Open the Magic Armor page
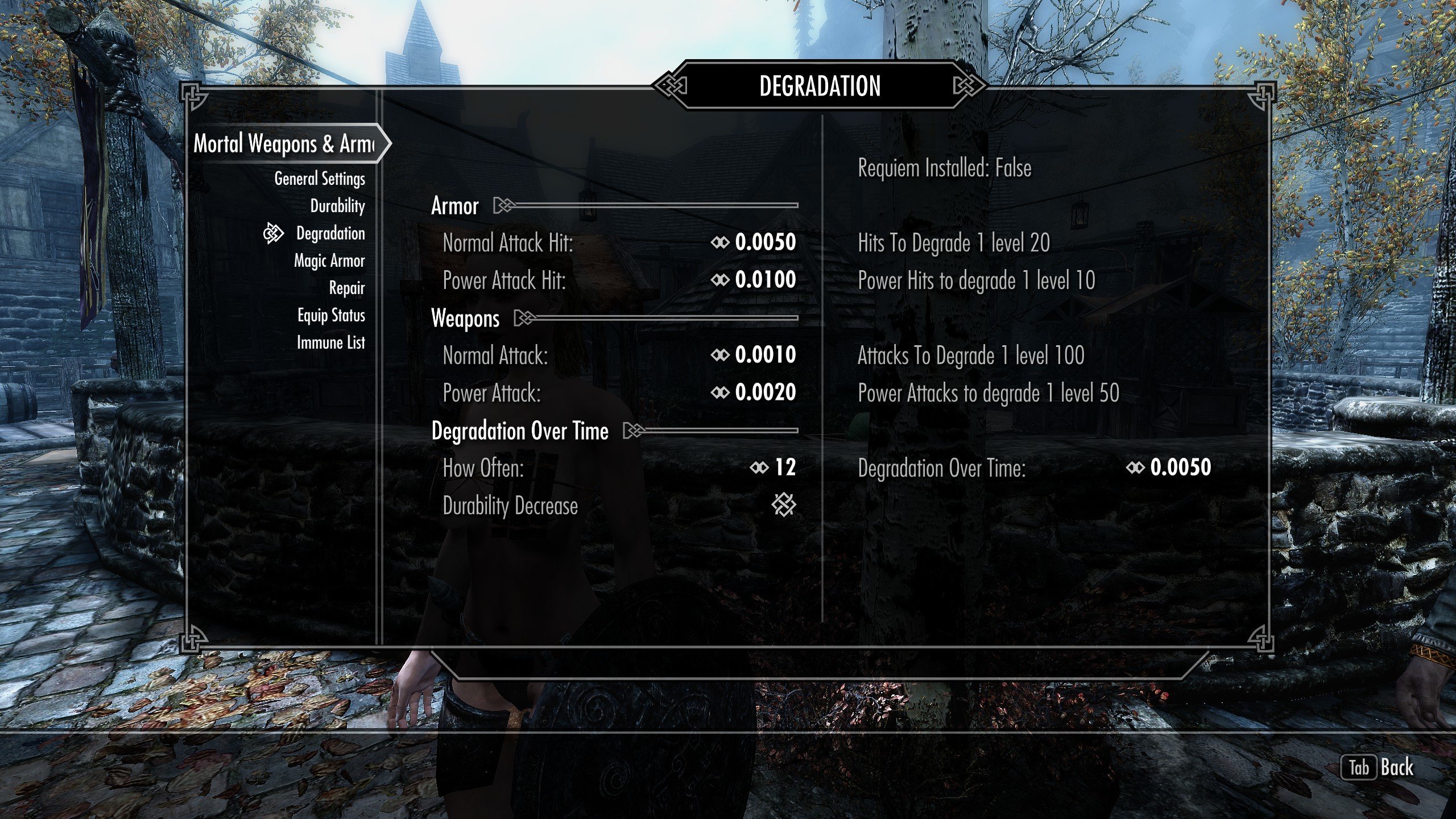This screenshot has width=1456, height=819. [x=329, y=260]
